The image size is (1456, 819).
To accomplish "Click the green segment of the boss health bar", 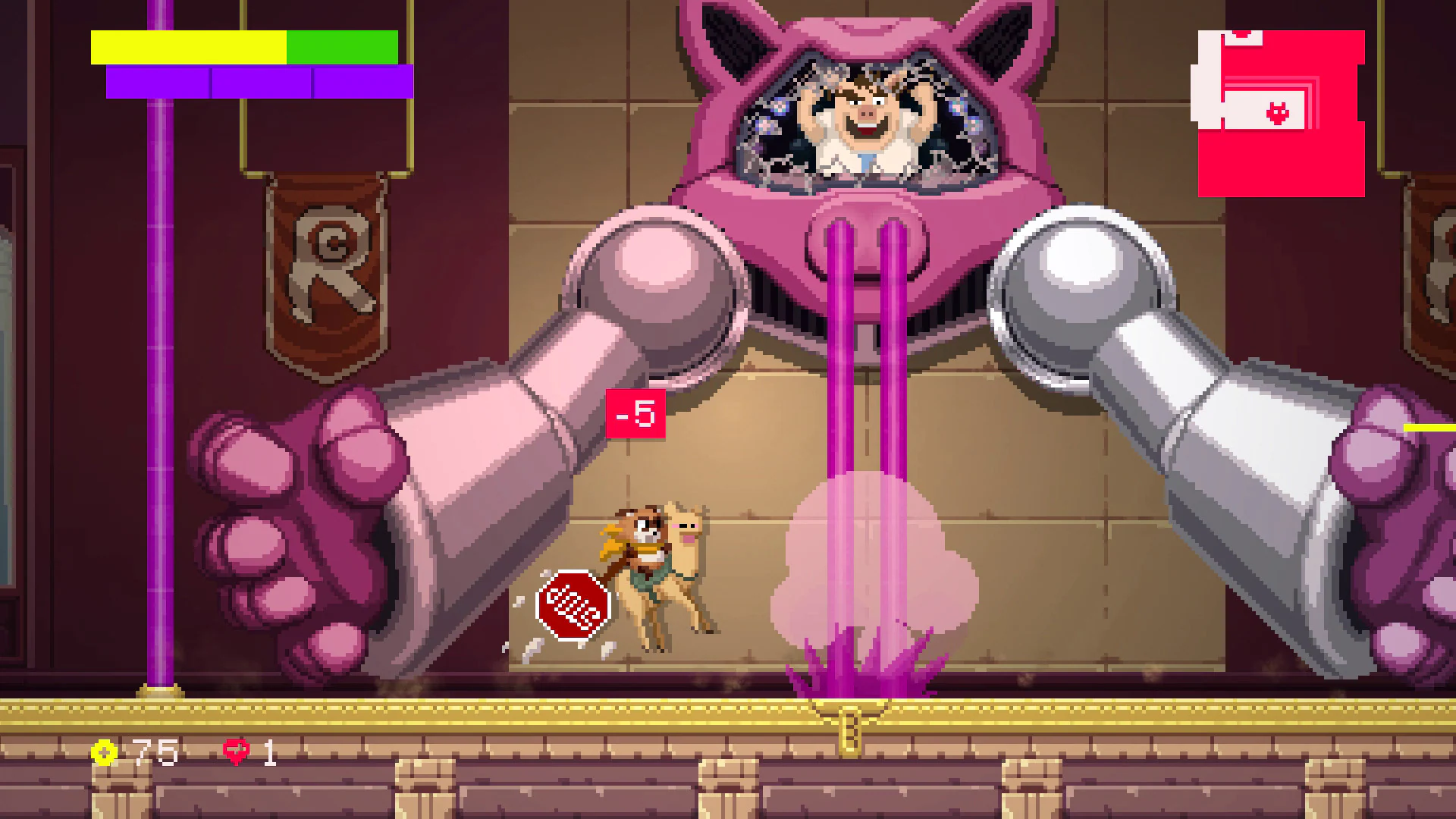I will [341, 47].
